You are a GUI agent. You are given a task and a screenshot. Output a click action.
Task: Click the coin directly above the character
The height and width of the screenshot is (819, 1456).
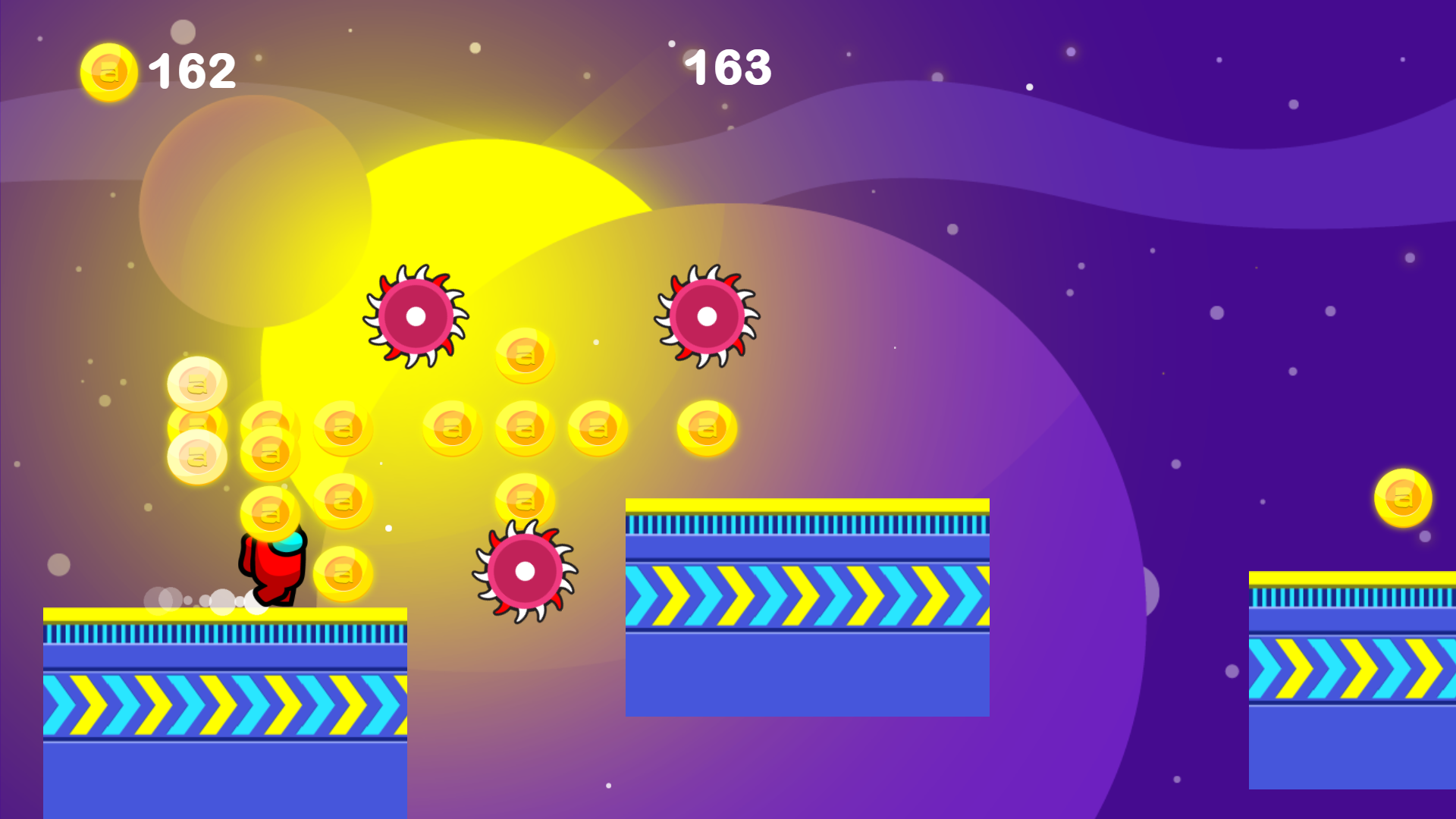tap(270, 512)
